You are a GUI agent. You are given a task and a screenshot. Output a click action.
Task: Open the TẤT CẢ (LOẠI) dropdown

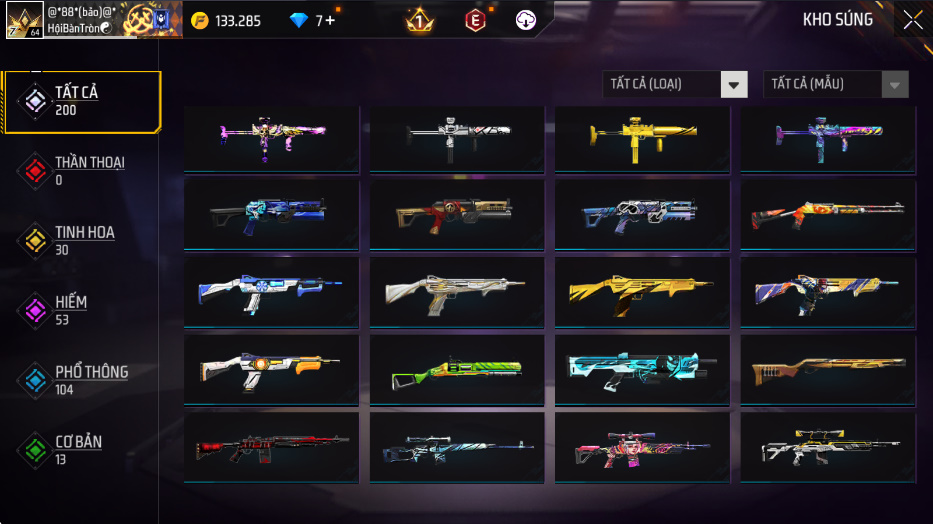(x=675, y=85)
